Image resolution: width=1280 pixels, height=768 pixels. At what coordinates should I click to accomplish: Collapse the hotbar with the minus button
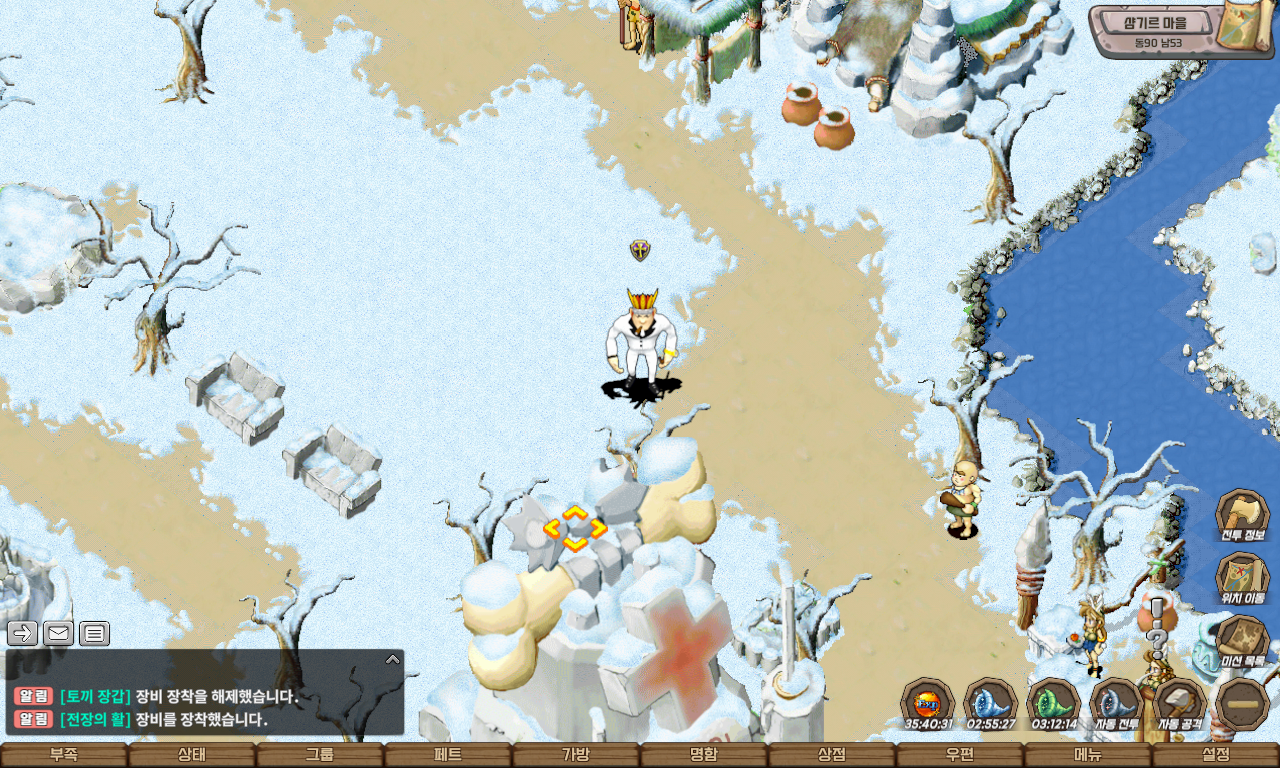pos(1242,703)
